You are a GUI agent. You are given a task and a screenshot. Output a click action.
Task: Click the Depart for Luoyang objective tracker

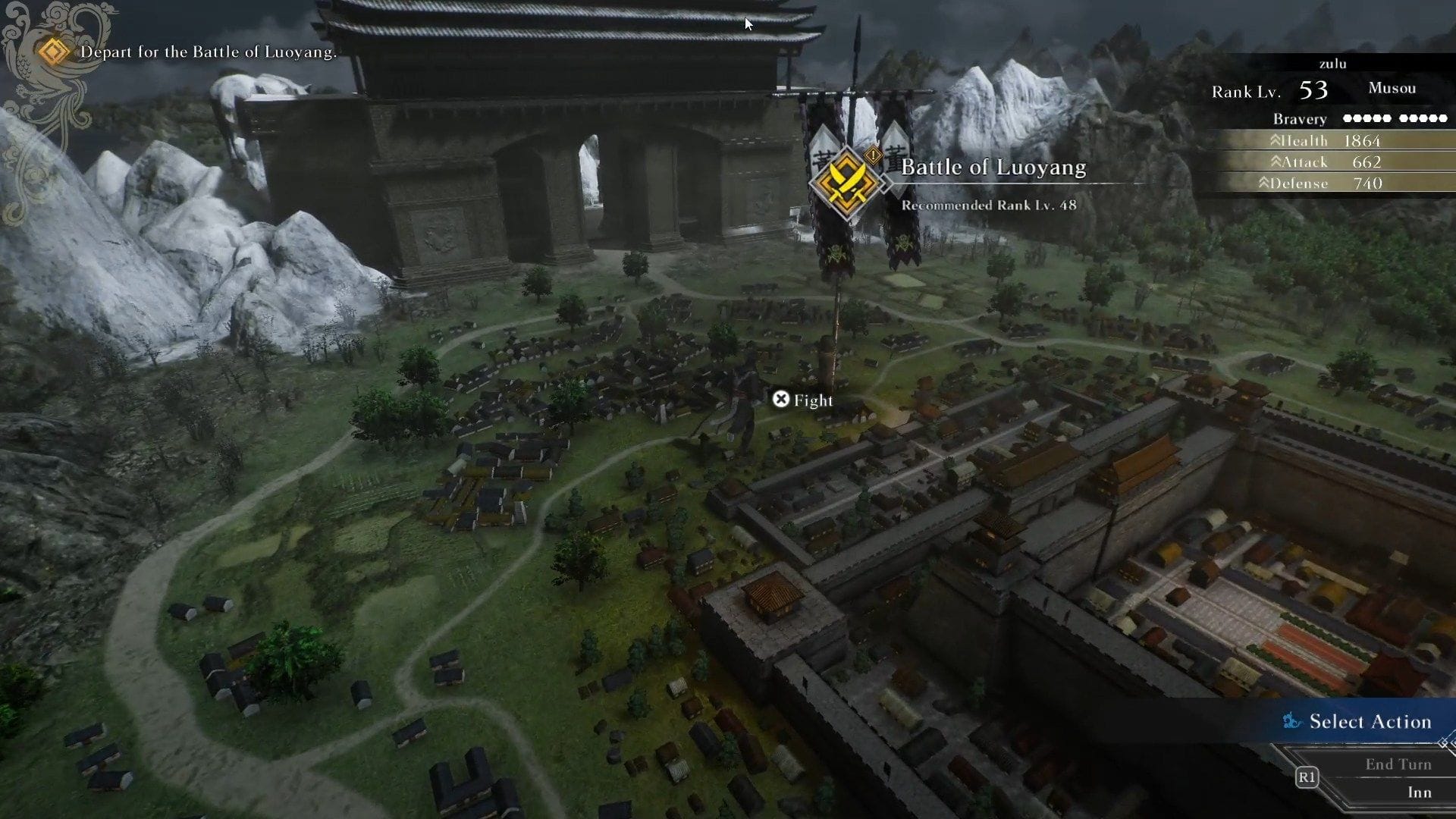208,52
